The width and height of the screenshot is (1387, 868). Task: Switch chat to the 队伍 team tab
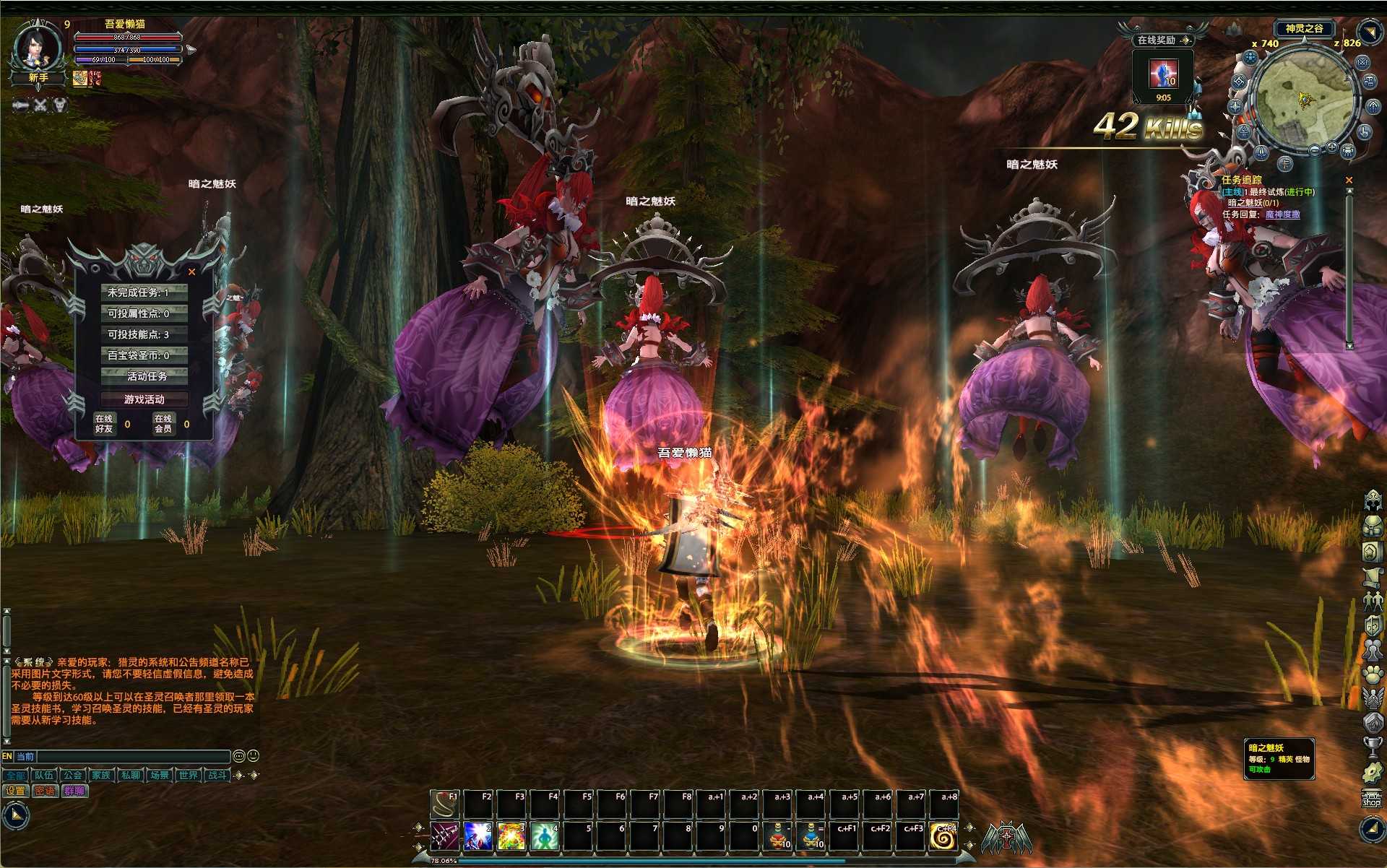pyautogui.click(x=44, y=775)
